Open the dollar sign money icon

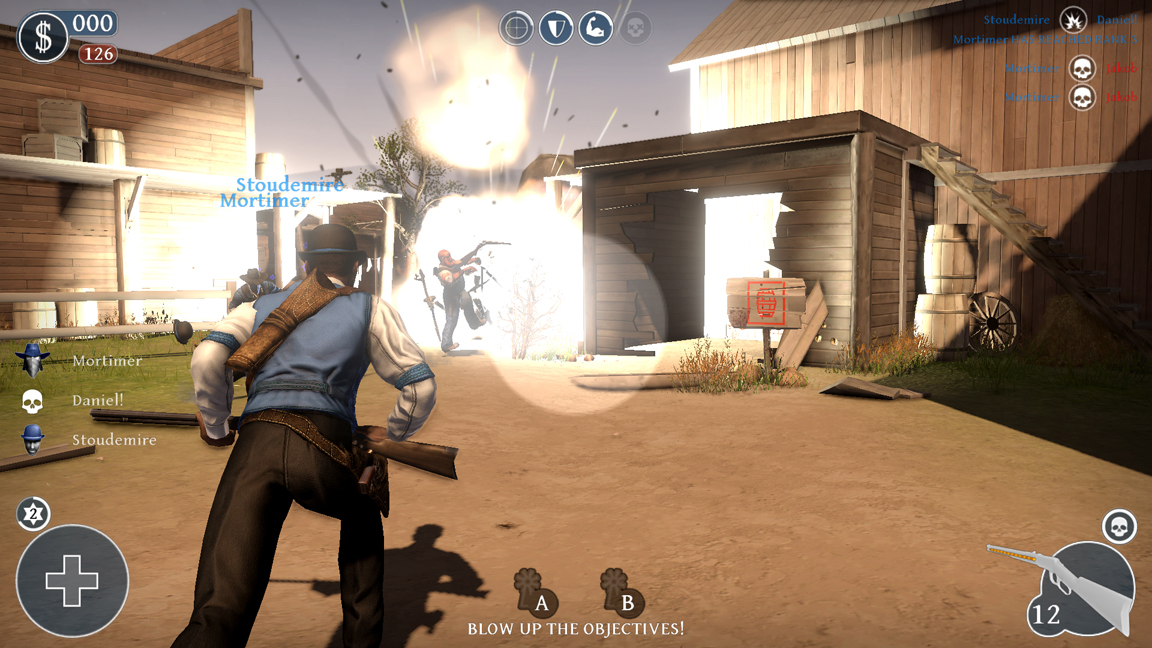click(x=43, y=37)
